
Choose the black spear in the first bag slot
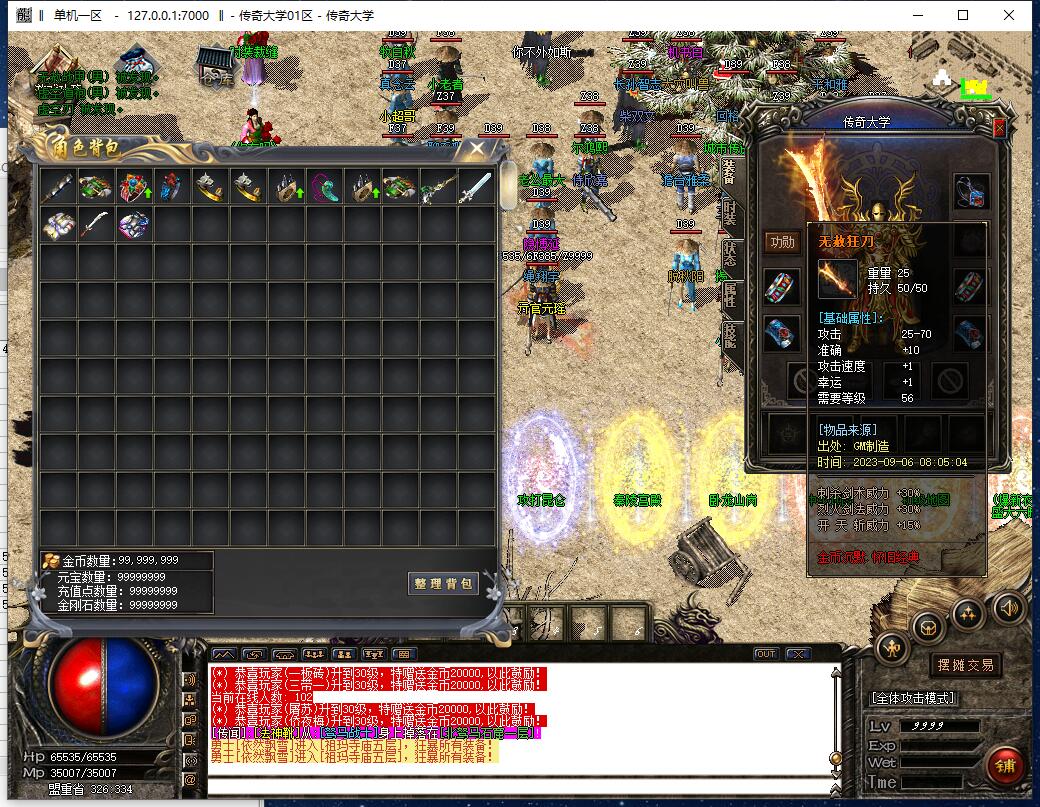[57, 187]
